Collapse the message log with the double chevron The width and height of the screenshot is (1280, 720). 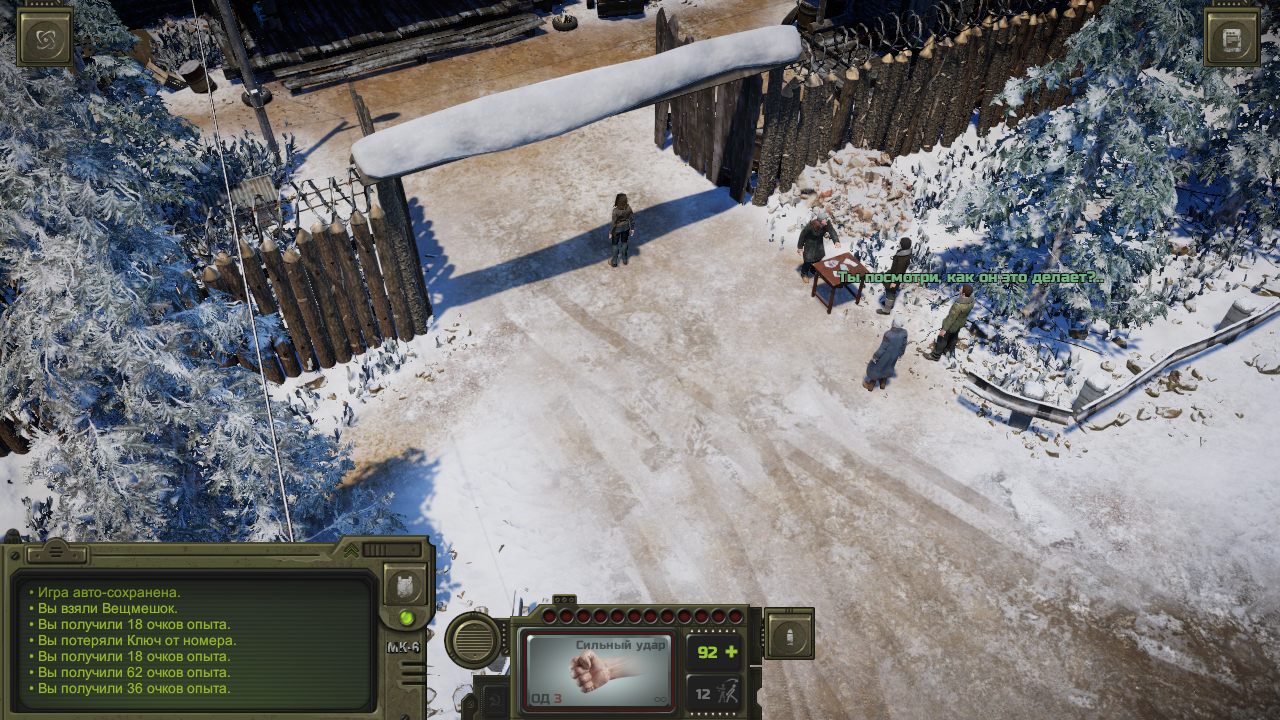point(351,549)
